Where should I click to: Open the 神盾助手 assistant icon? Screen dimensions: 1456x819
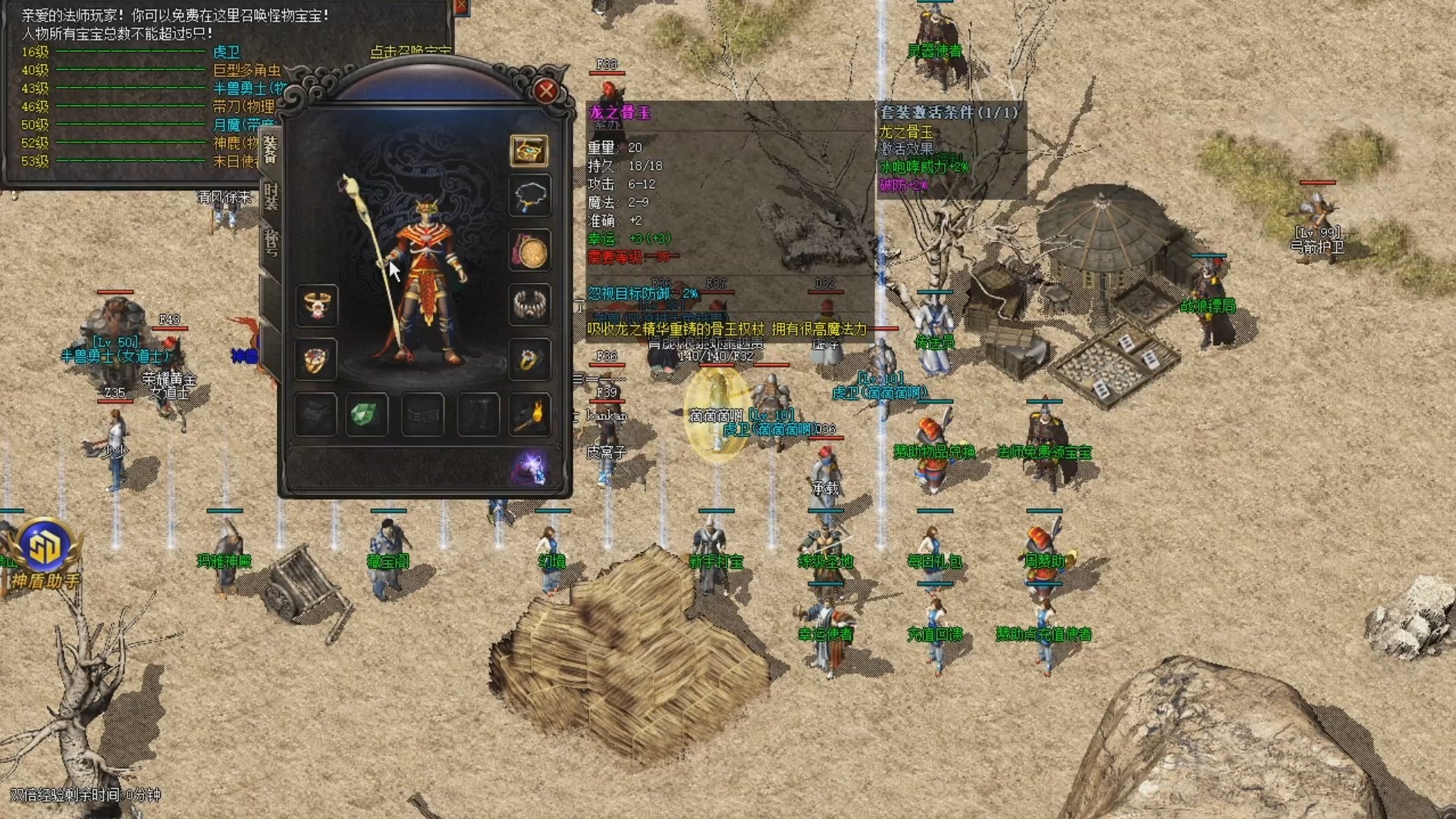click(x=44, y=554)
